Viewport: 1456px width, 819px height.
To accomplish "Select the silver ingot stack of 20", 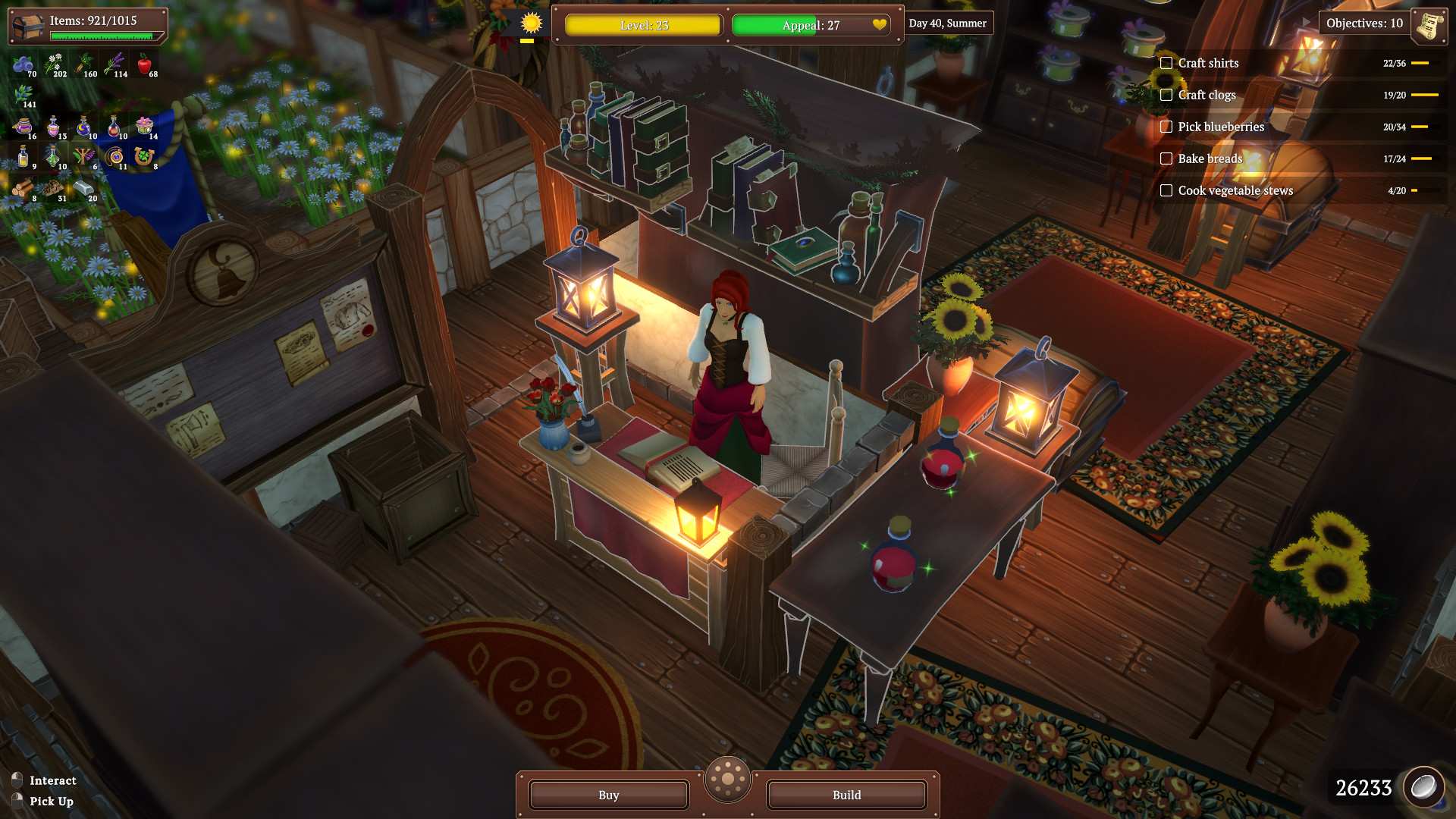I will [83, 188].
